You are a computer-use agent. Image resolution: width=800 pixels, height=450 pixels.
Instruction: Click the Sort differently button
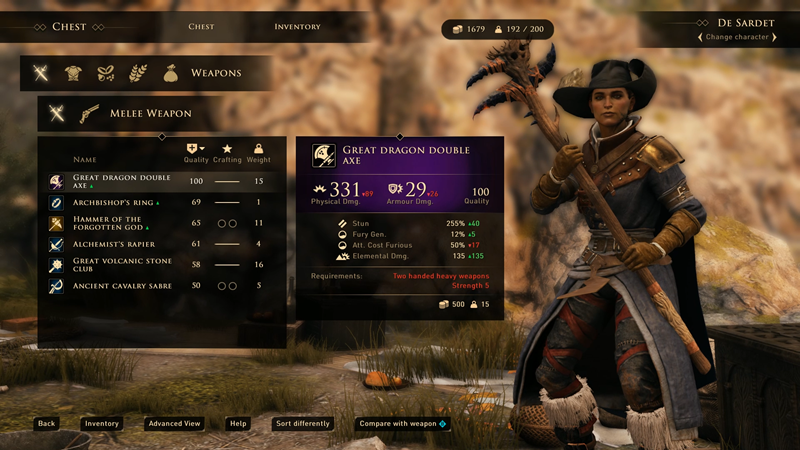[x=303, y=424]
